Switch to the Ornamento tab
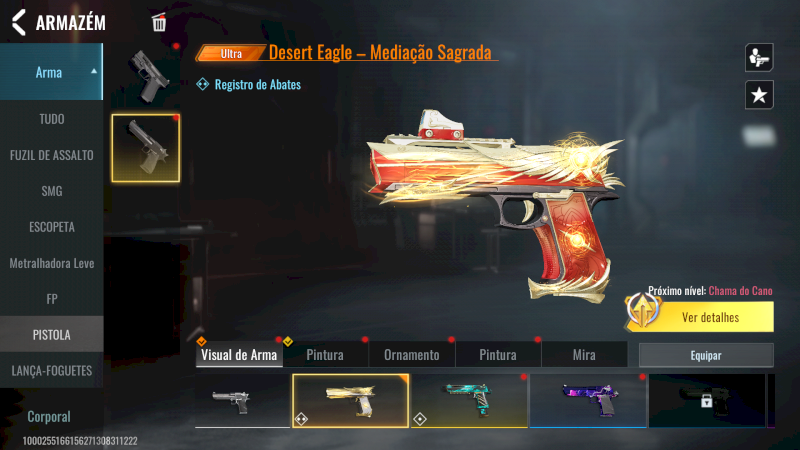Screen dimensions: 800x450 (411, 355)
